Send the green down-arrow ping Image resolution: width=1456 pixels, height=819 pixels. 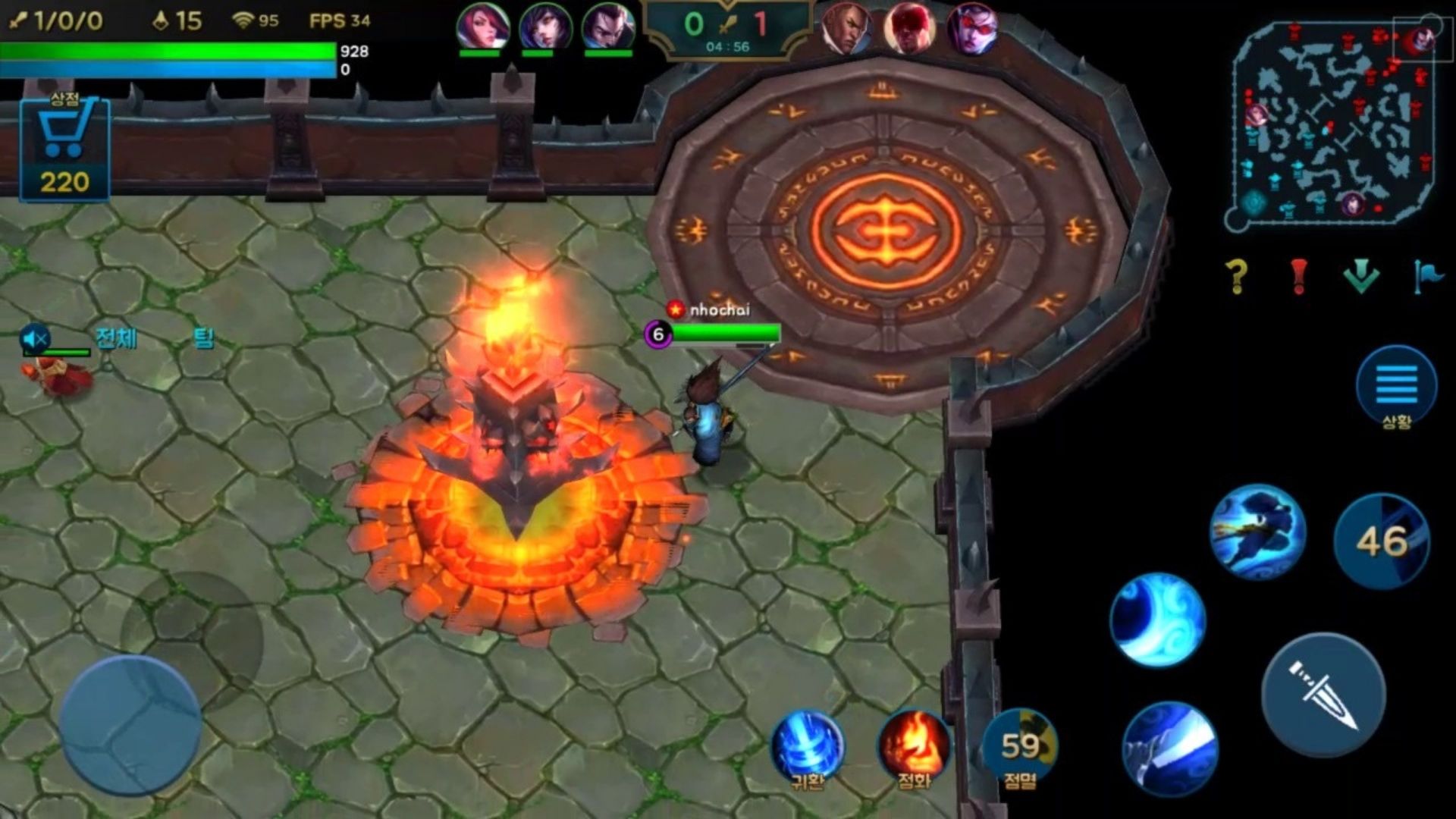click(1361, 276)
